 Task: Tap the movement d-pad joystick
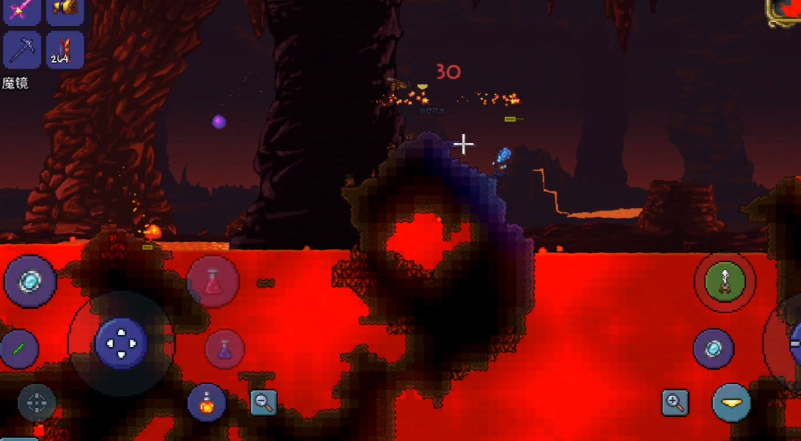[x=121, y=343]
